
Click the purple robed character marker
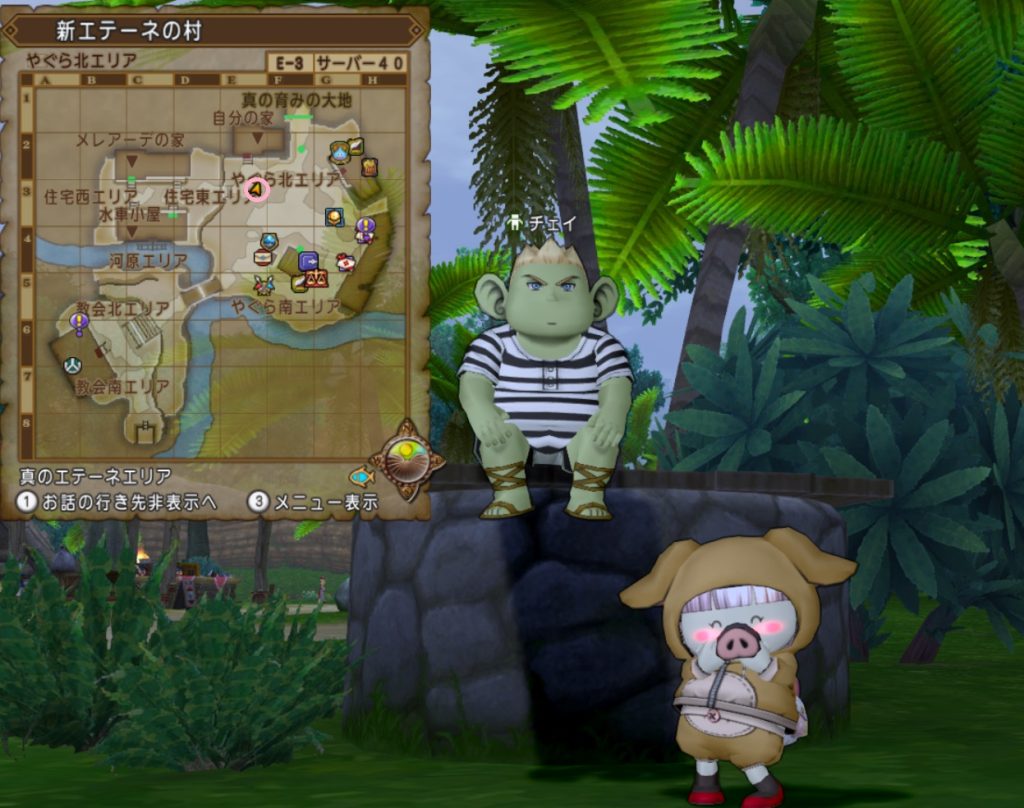(x=366, y=229)
